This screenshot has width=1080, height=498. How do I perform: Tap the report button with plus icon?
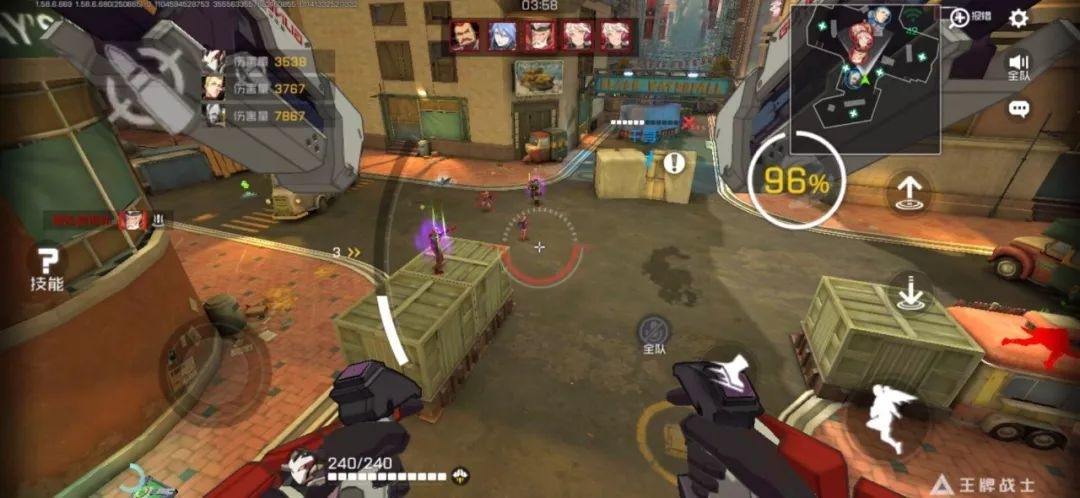(x=968, y=17)
